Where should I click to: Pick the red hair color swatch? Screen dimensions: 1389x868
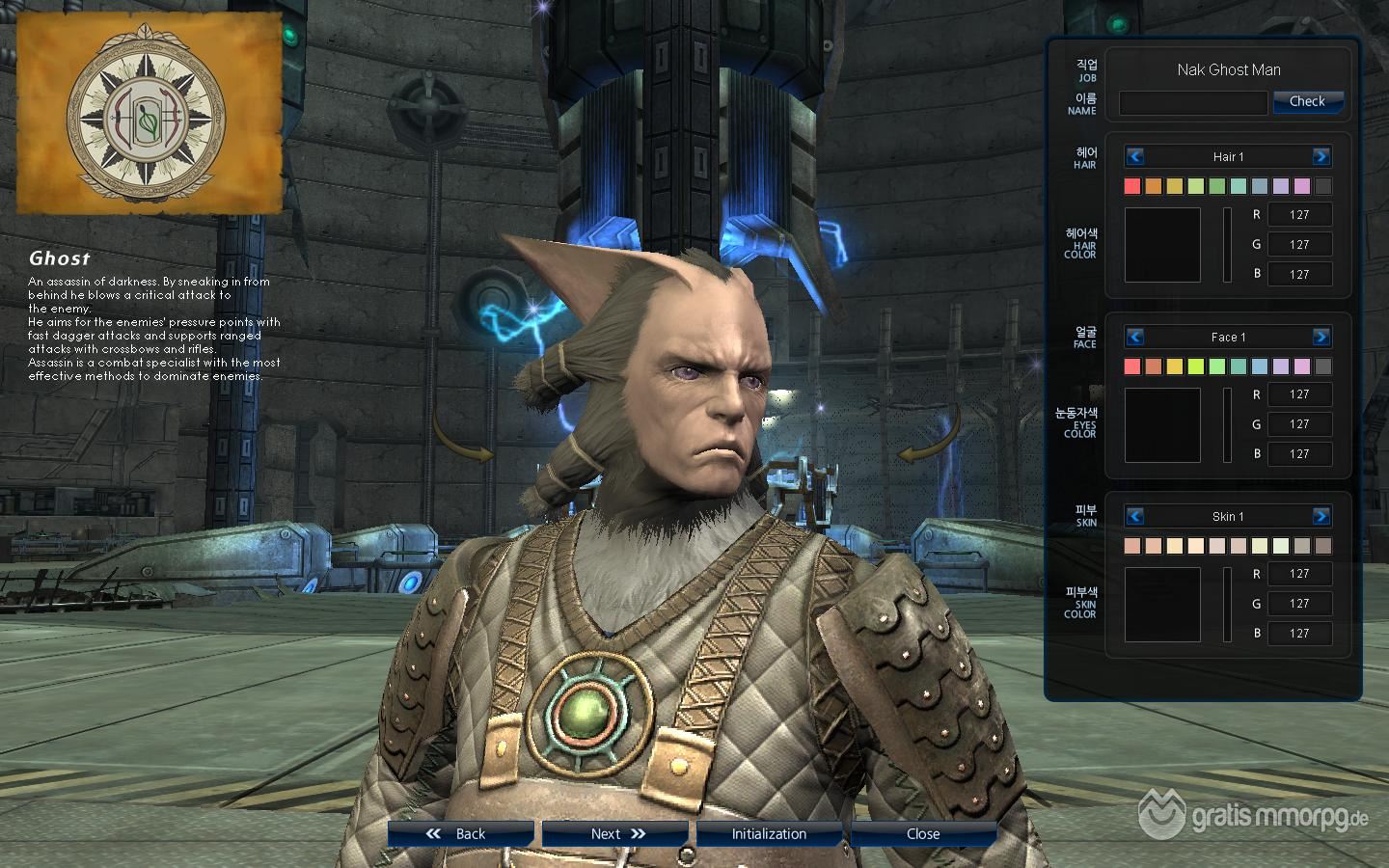point(1132,186)
